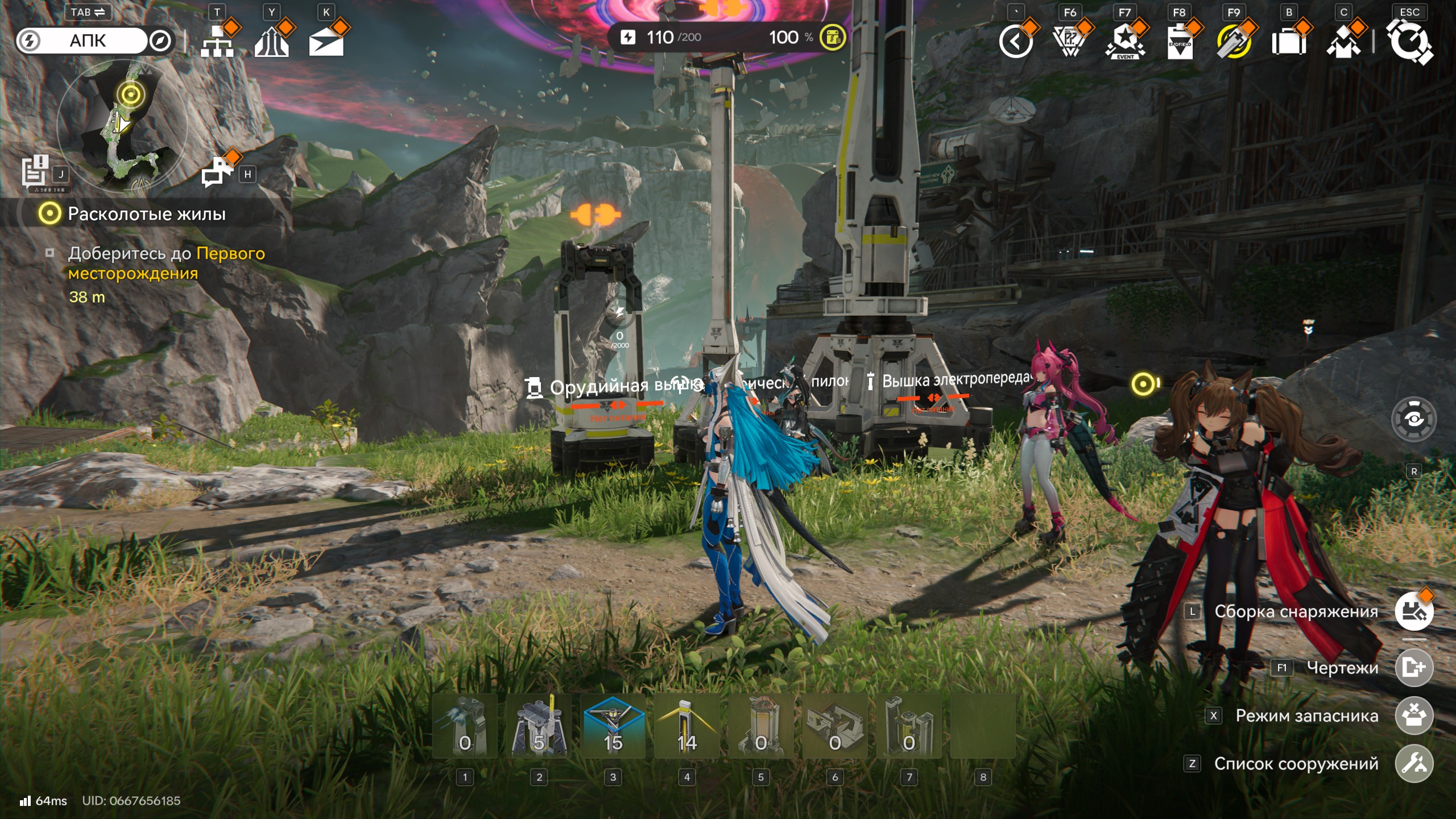Open the hierarchy tree icon menu
Image resolution: width=1456 pixels, height=819 pixels.
217,41
